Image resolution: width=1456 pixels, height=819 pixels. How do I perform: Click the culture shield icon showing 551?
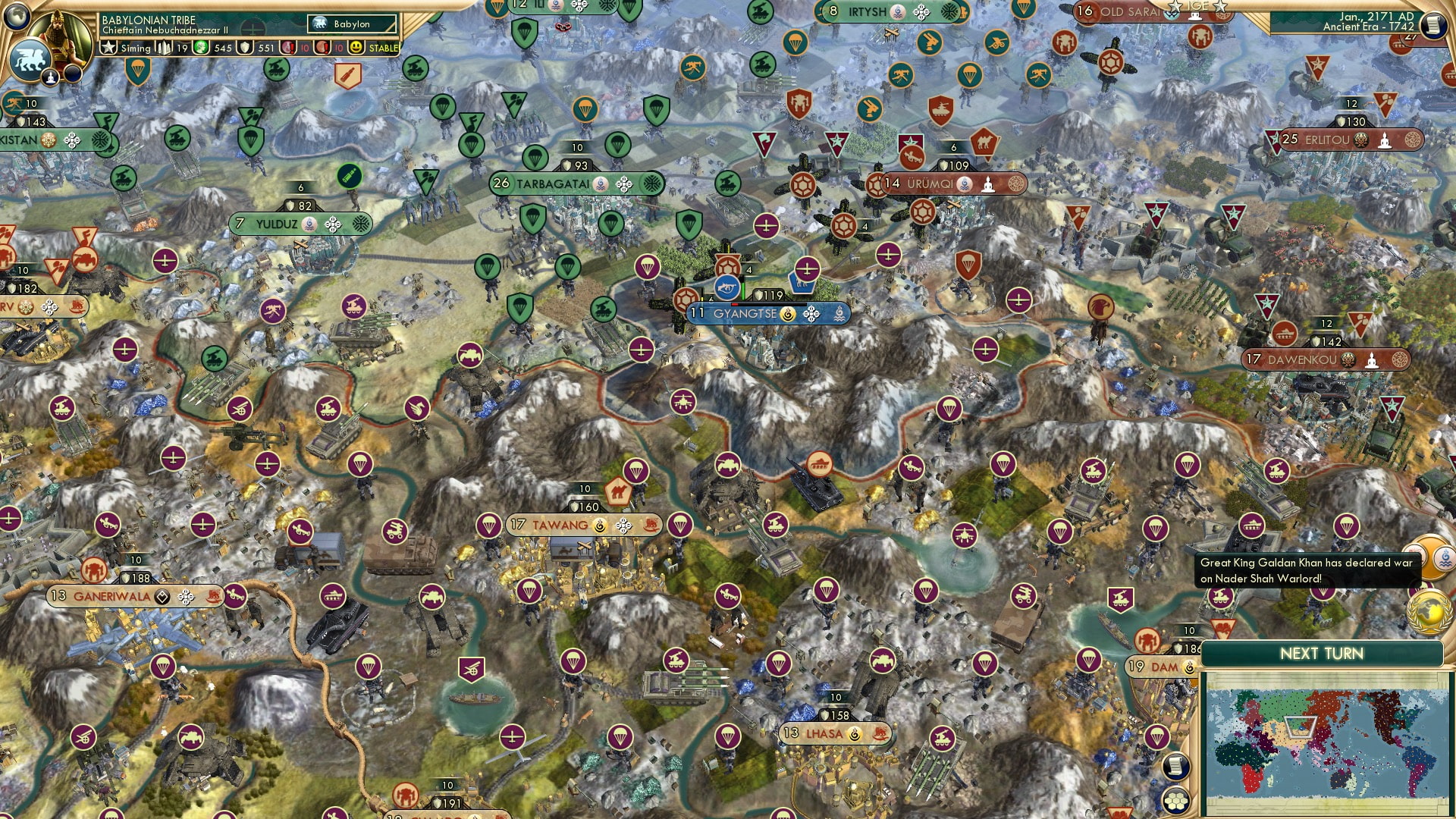point(244,47)
